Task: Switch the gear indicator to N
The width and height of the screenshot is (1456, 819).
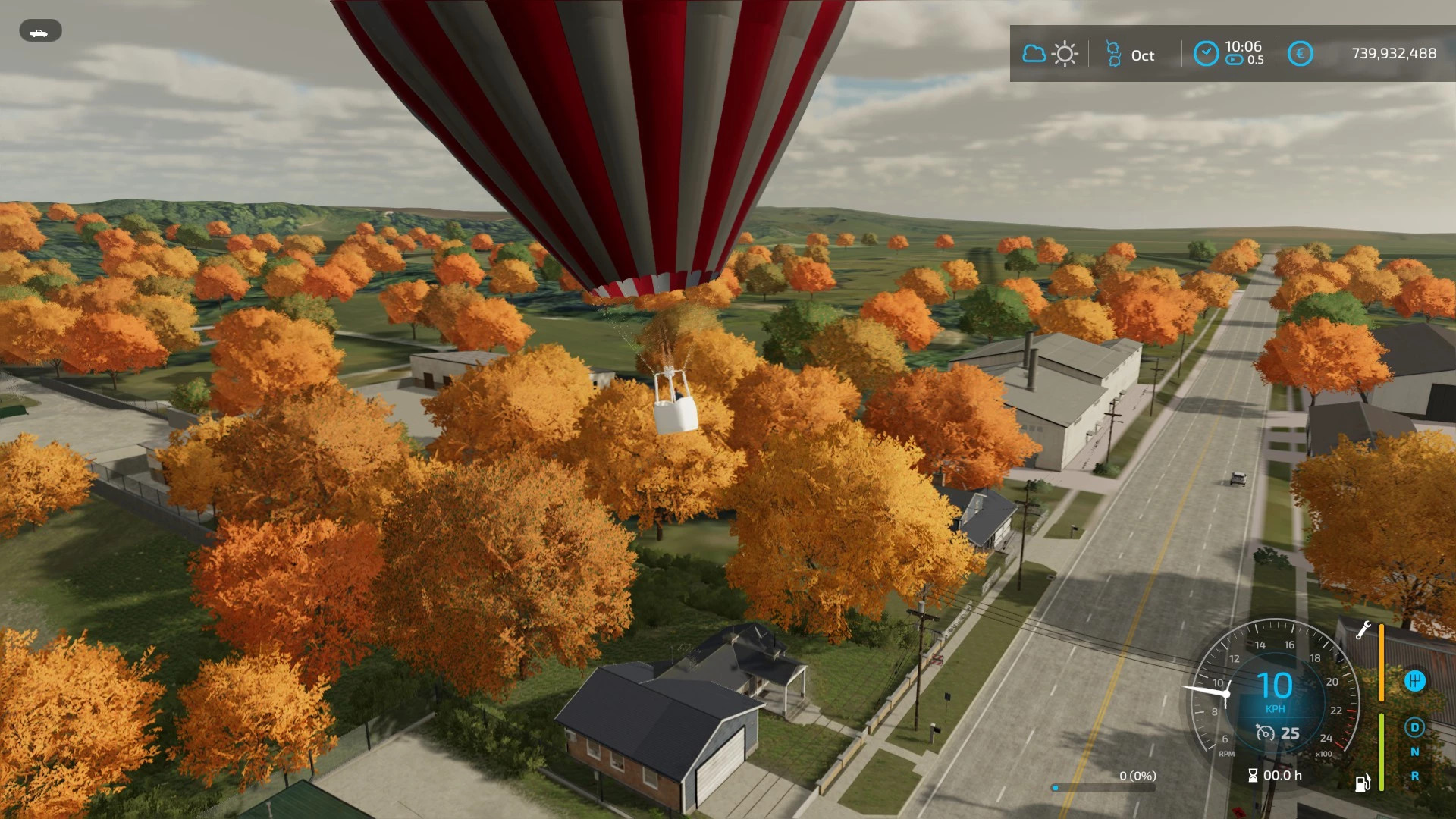Action: pos(1415,752)
